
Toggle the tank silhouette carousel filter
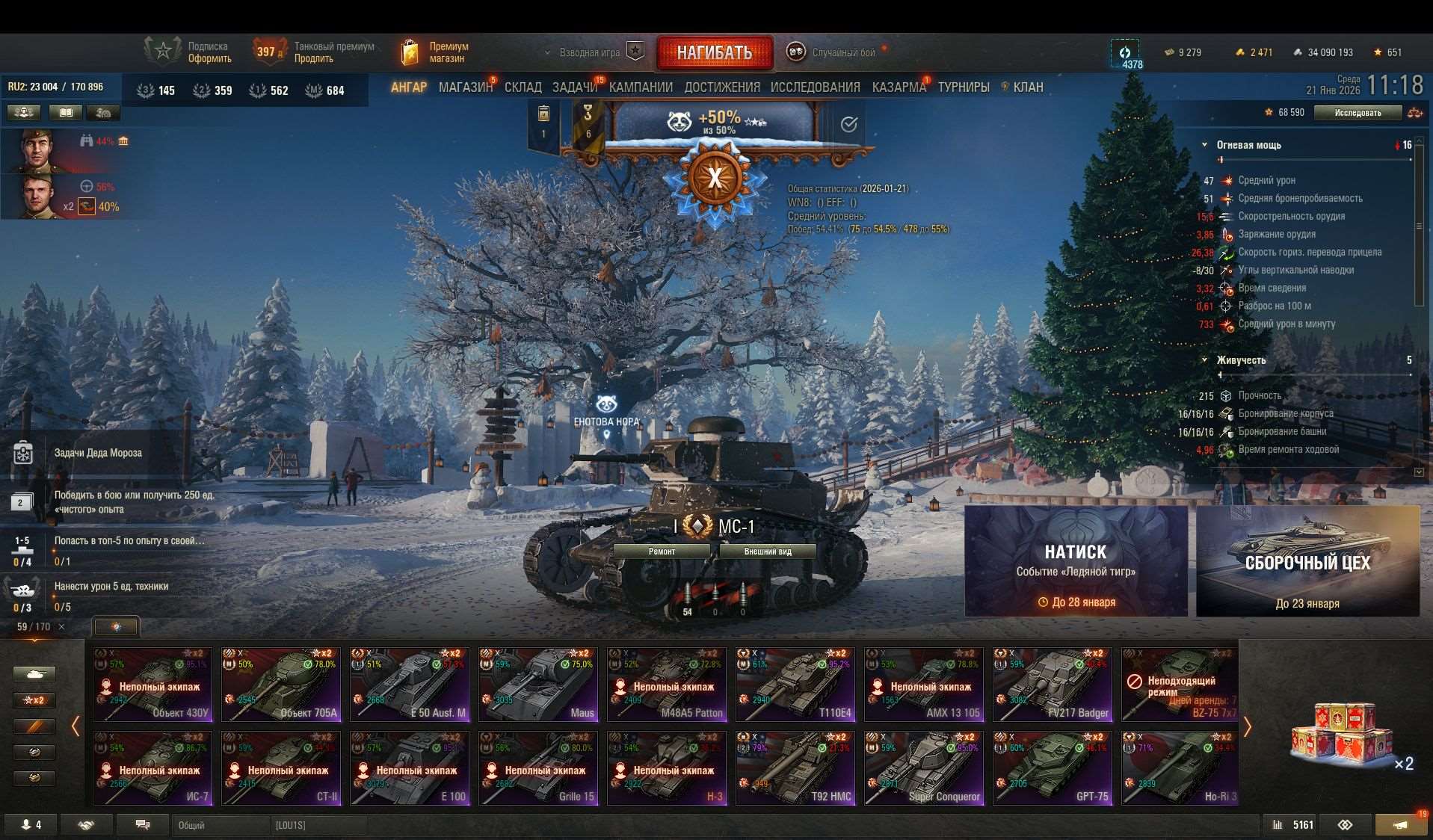click(x=34, y=673)
